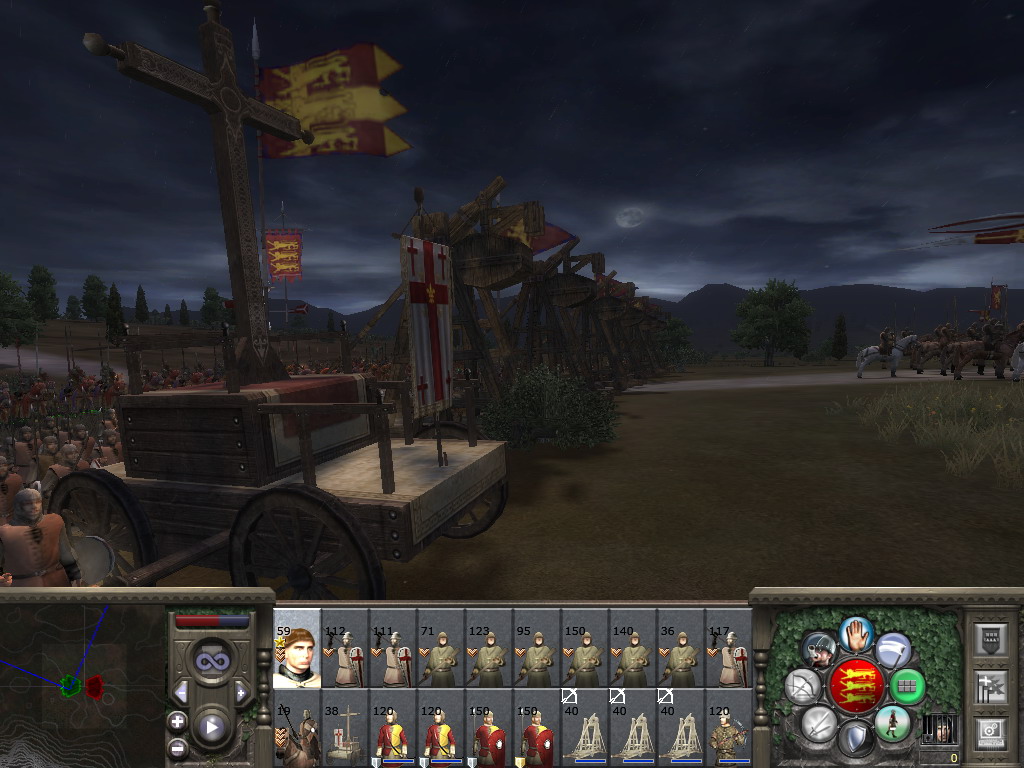Increase game speed with right arrow
Screen dimensions: 1024x768
coord(241,692)
